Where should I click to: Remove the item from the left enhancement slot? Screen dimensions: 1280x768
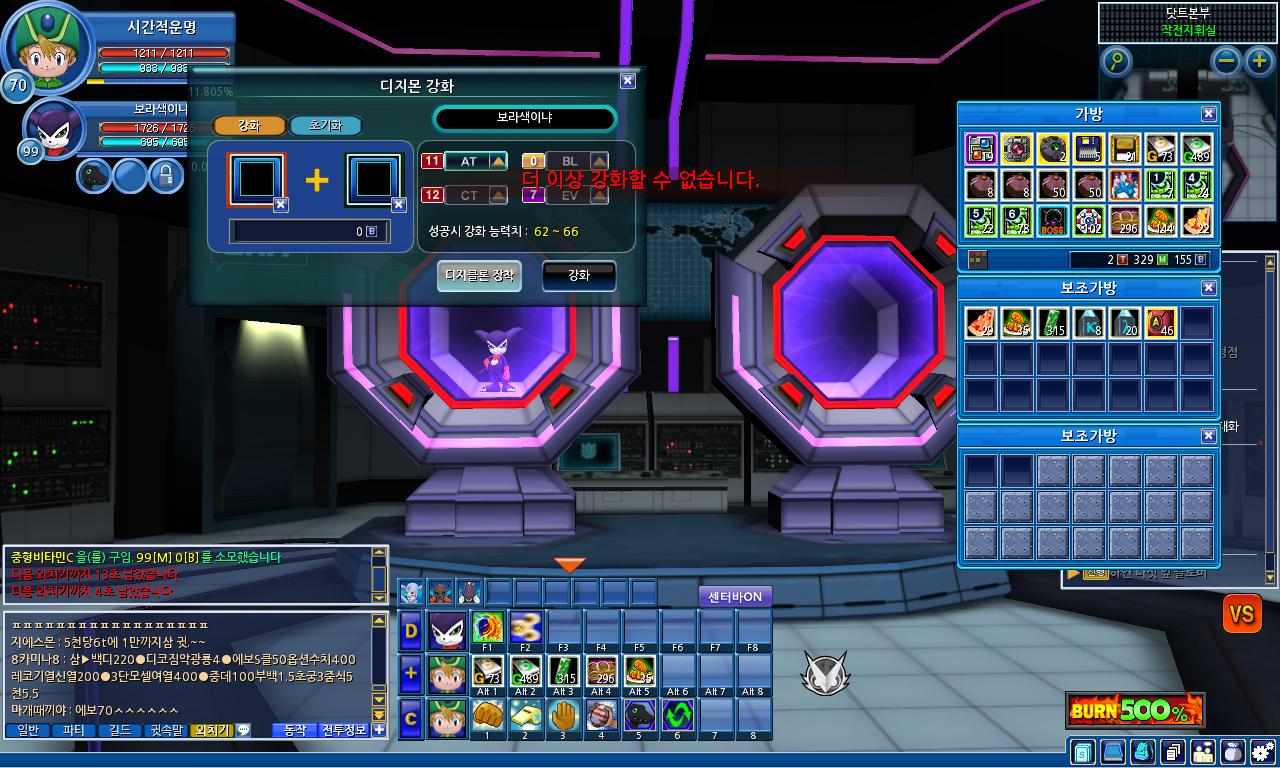(281, 205)
